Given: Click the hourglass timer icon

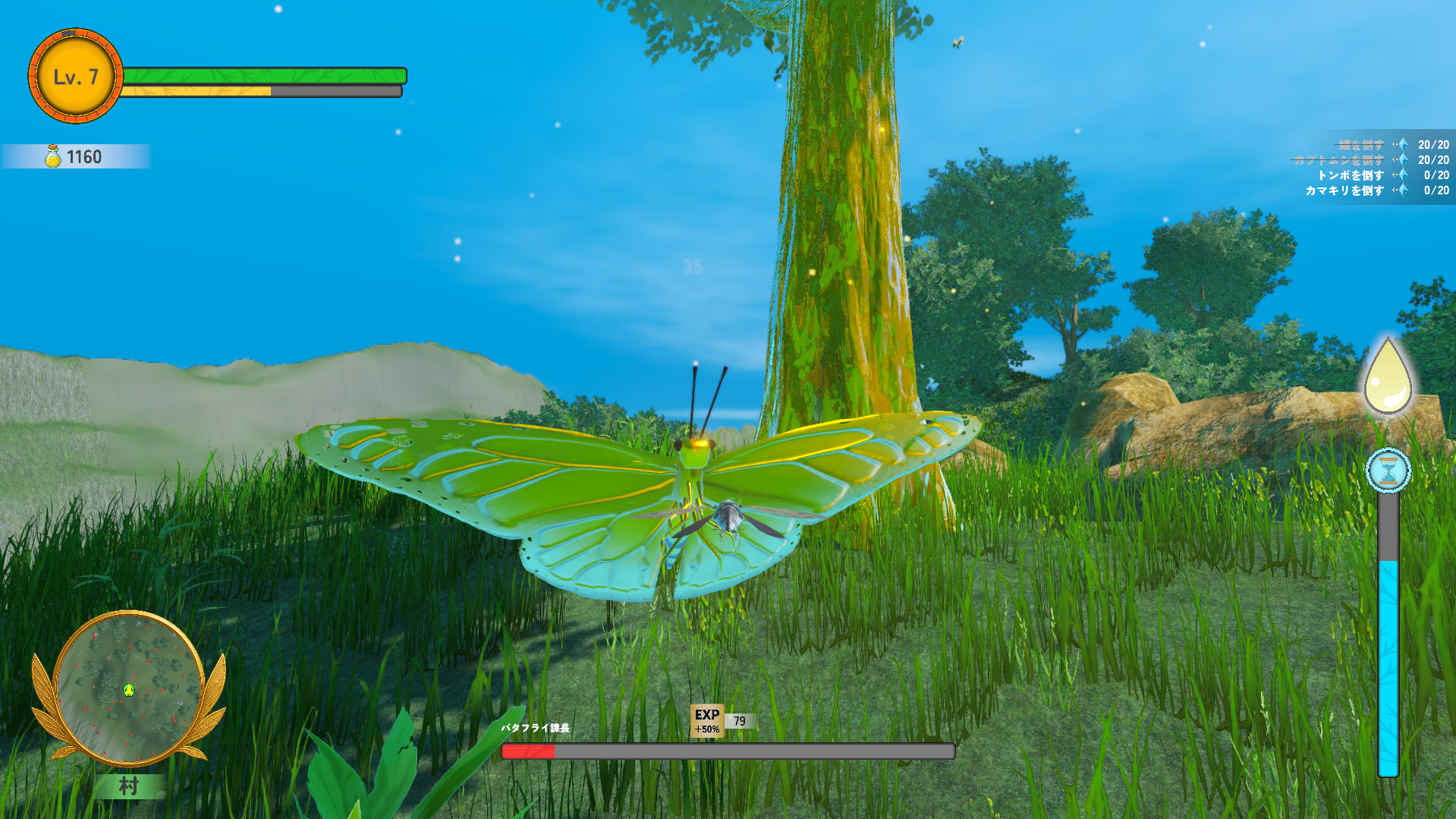Looking at the screenshot, I should [x=1388, y=471].
